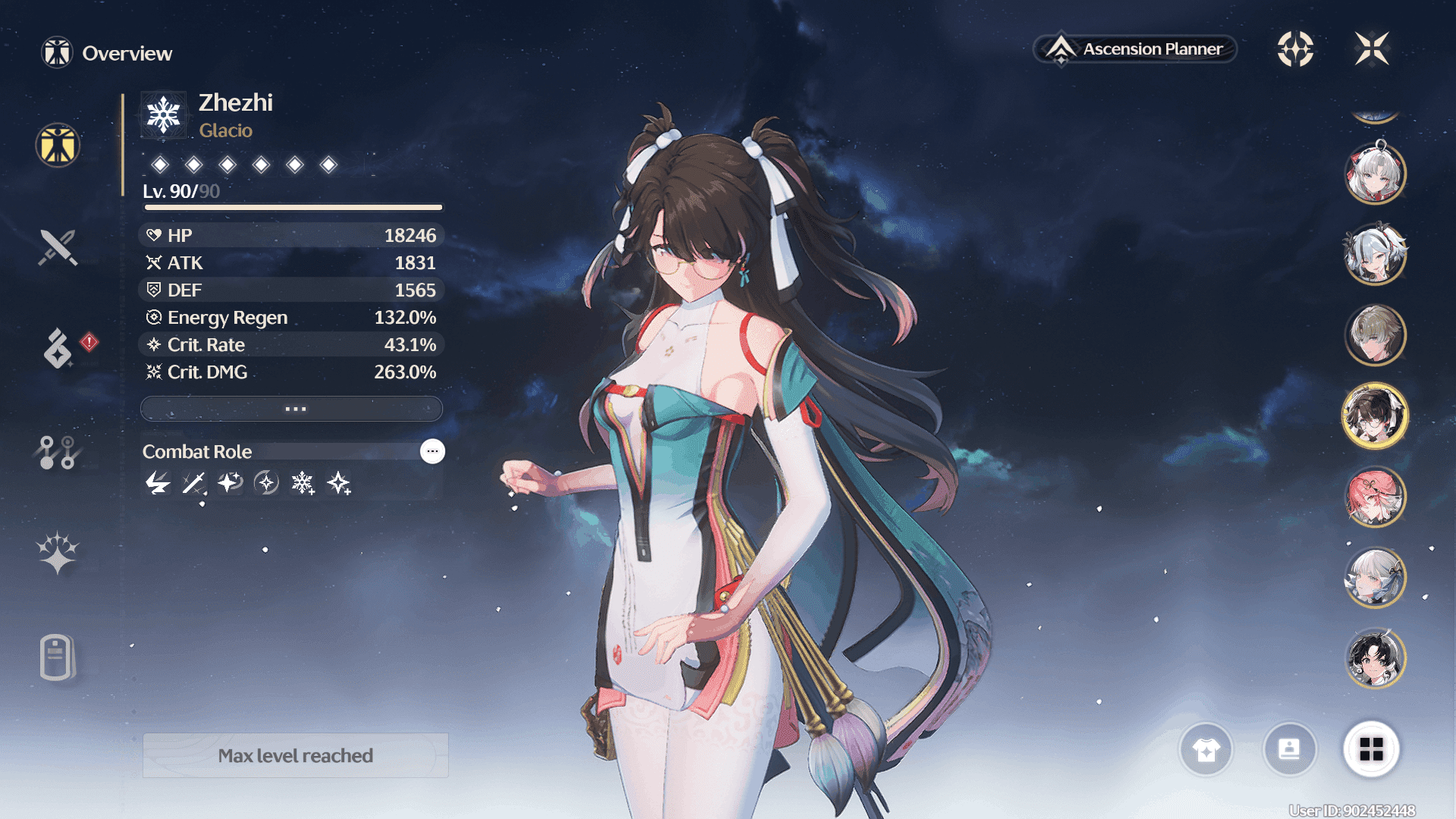Select the currently highlighted Zhezhi portrait
Image resolution: width=1456 pixels, height=819 pixels.
1375,416
